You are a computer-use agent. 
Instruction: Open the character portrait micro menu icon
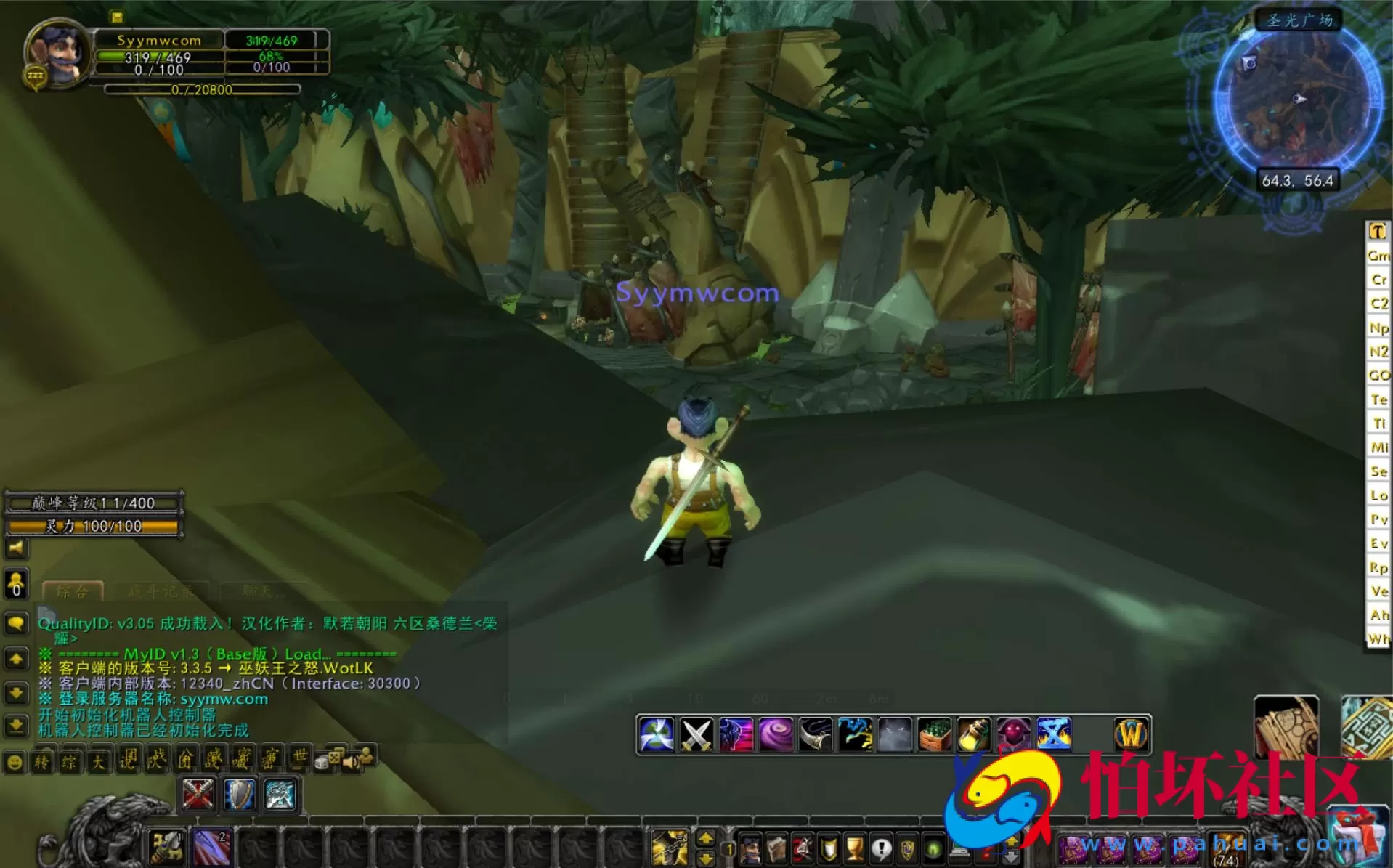click(750, 848)
